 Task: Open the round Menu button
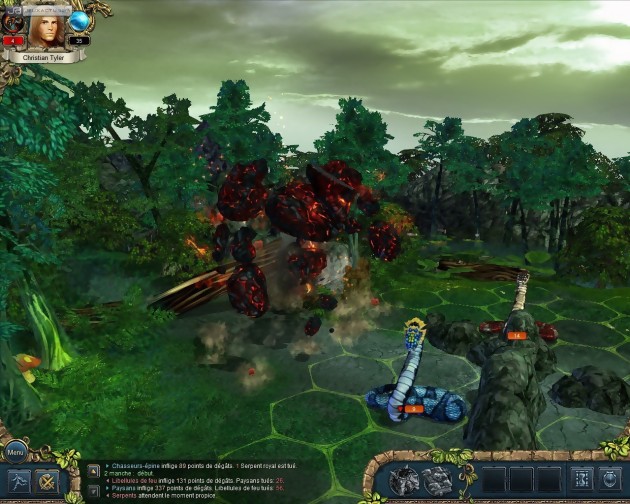tap(15, 450)
